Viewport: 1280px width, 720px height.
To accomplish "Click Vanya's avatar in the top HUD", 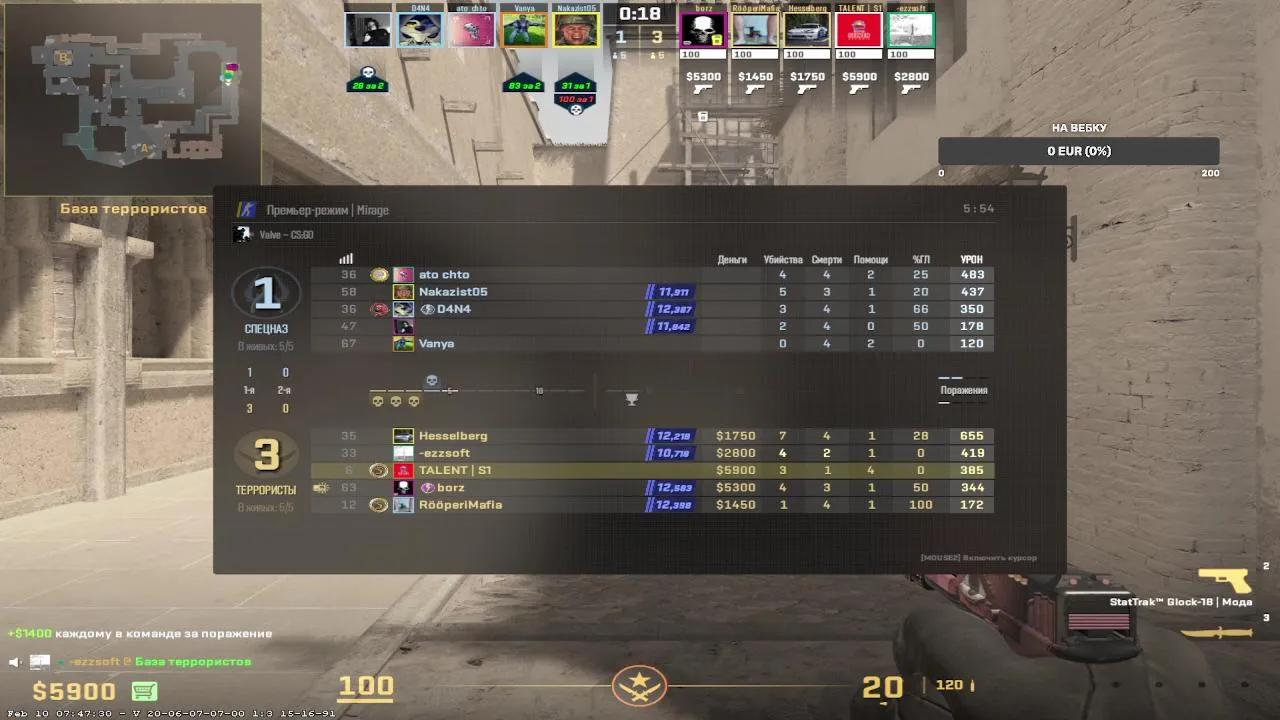I will tap(524, 28).
